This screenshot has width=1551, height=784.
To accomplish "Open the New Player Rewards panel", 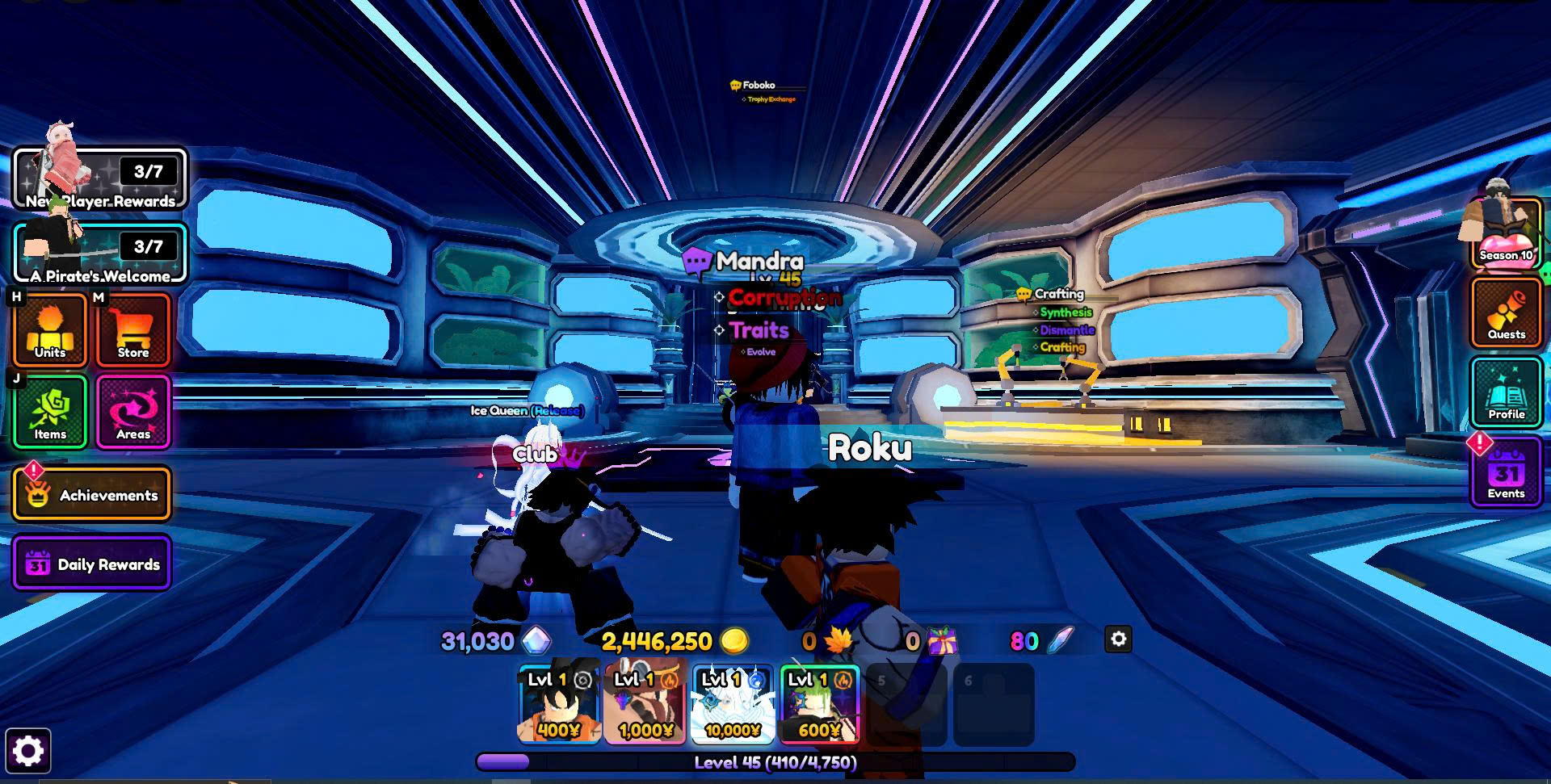I will point(100,179).
